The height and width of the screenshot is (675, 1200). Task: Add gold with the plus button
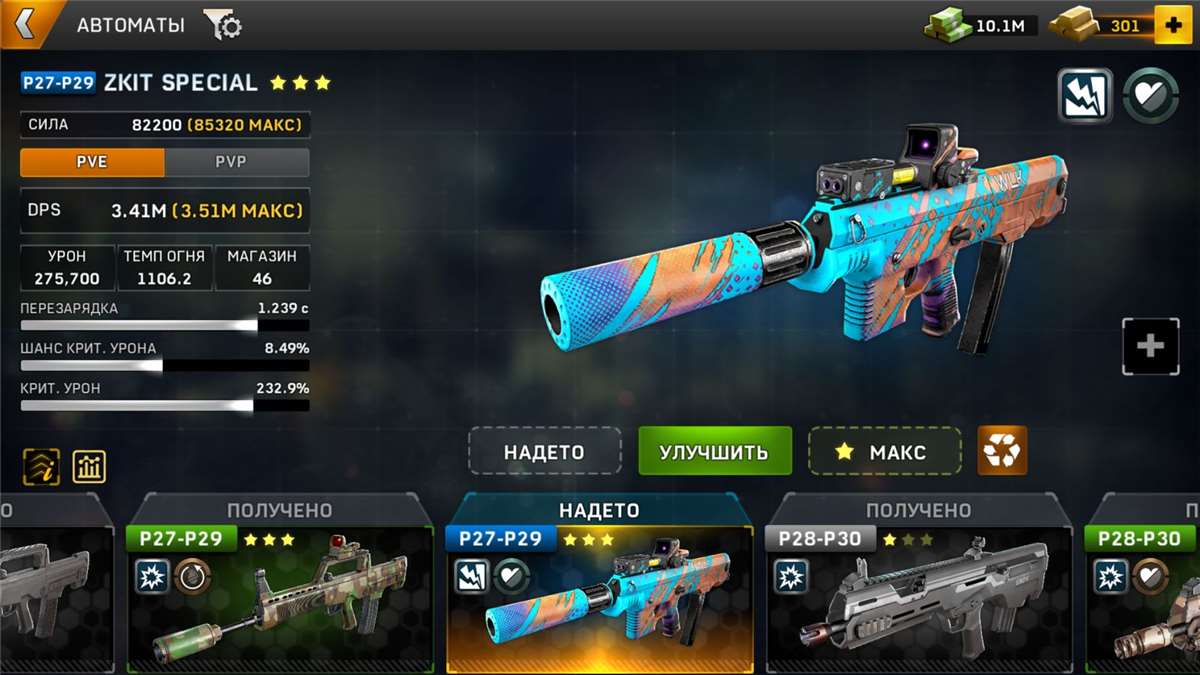coord(1172,25)
